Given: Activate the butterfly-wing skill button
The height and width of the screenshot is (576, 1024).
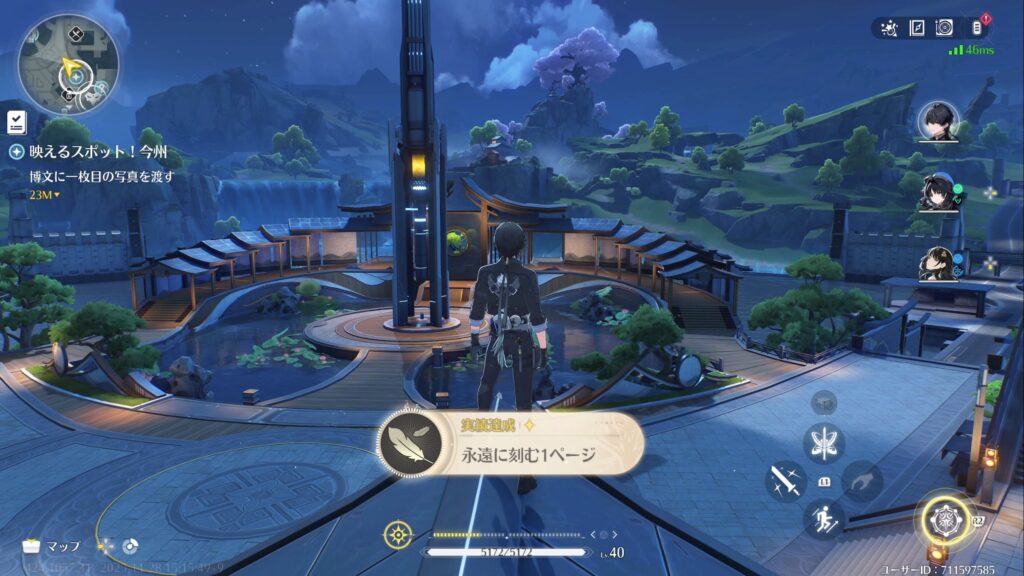Looking at the screenshot, I should point(825,443).
